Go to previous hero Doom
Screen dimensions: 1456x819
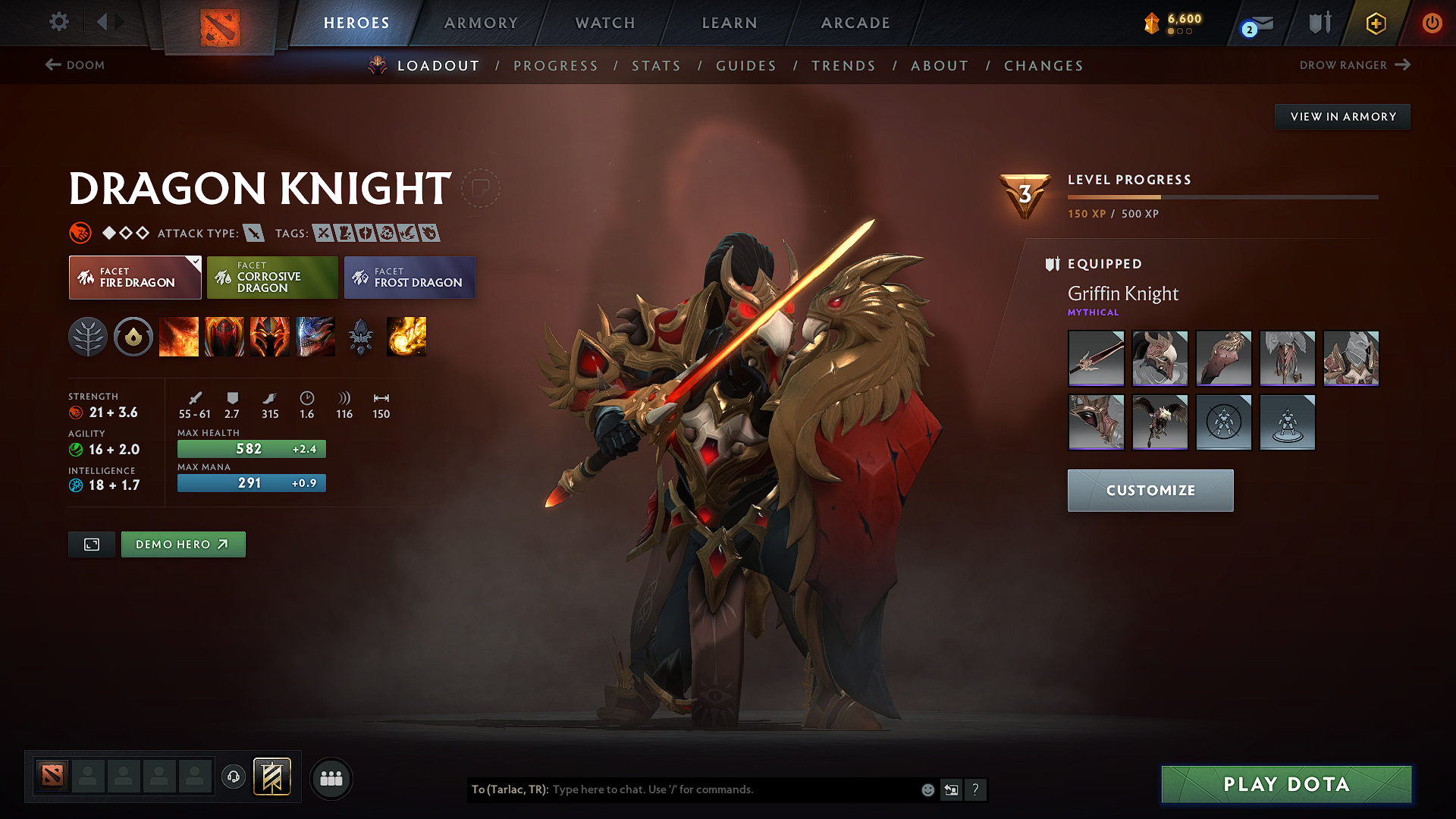coord(75,65)
